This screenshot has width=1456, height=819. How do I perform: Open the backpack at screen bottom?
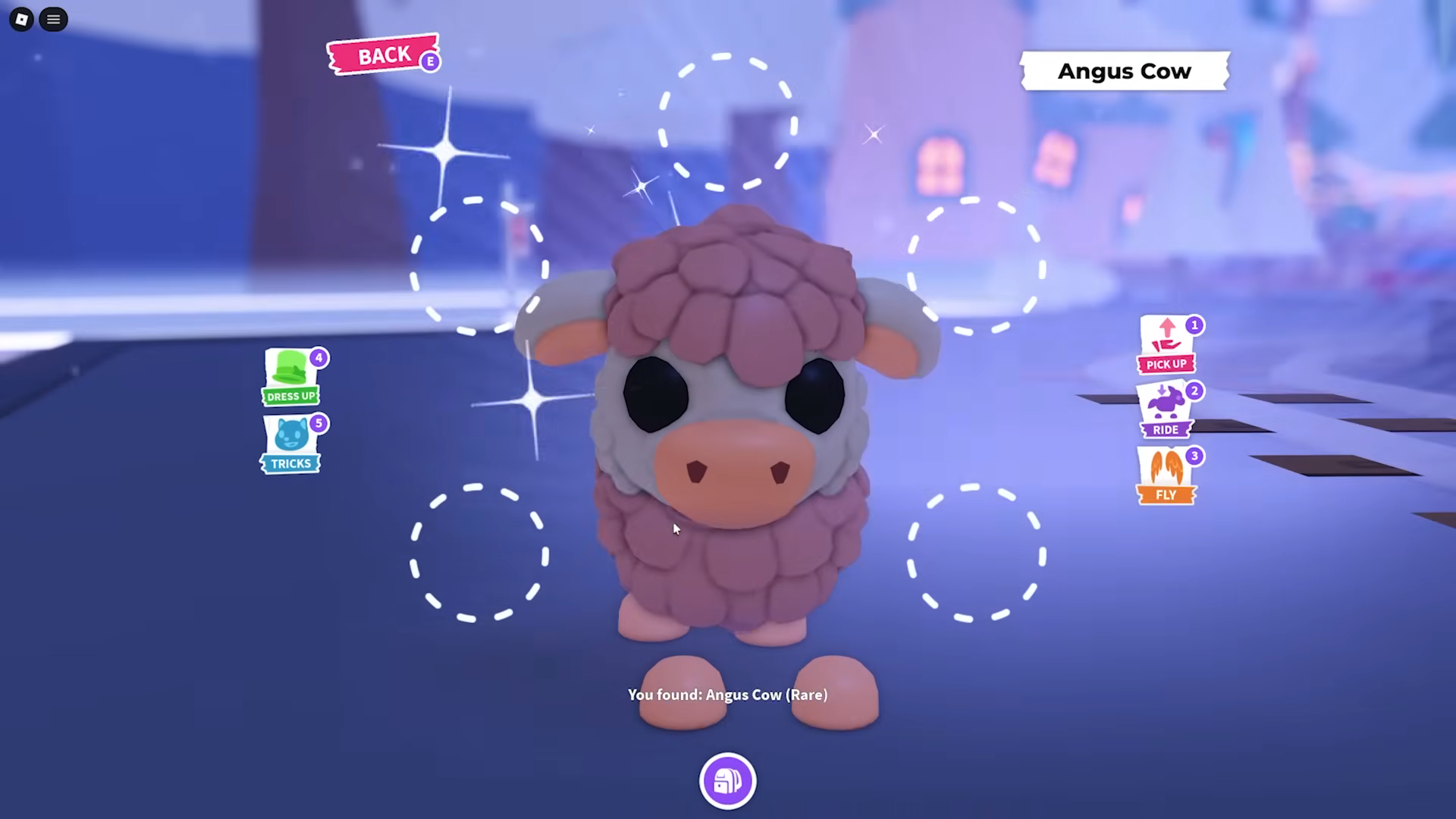(x=727, y=780)
